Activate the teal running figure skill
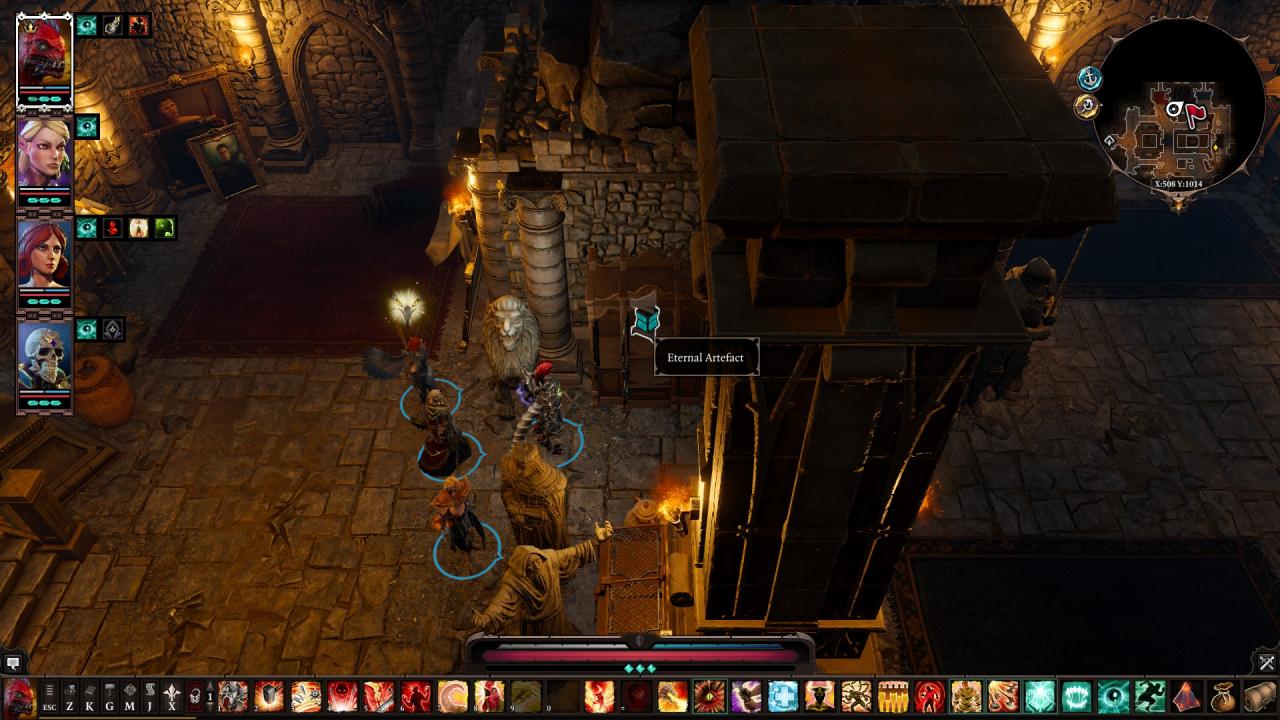The width and height of the screenshot is (1280, 720). click(1150, 696)
